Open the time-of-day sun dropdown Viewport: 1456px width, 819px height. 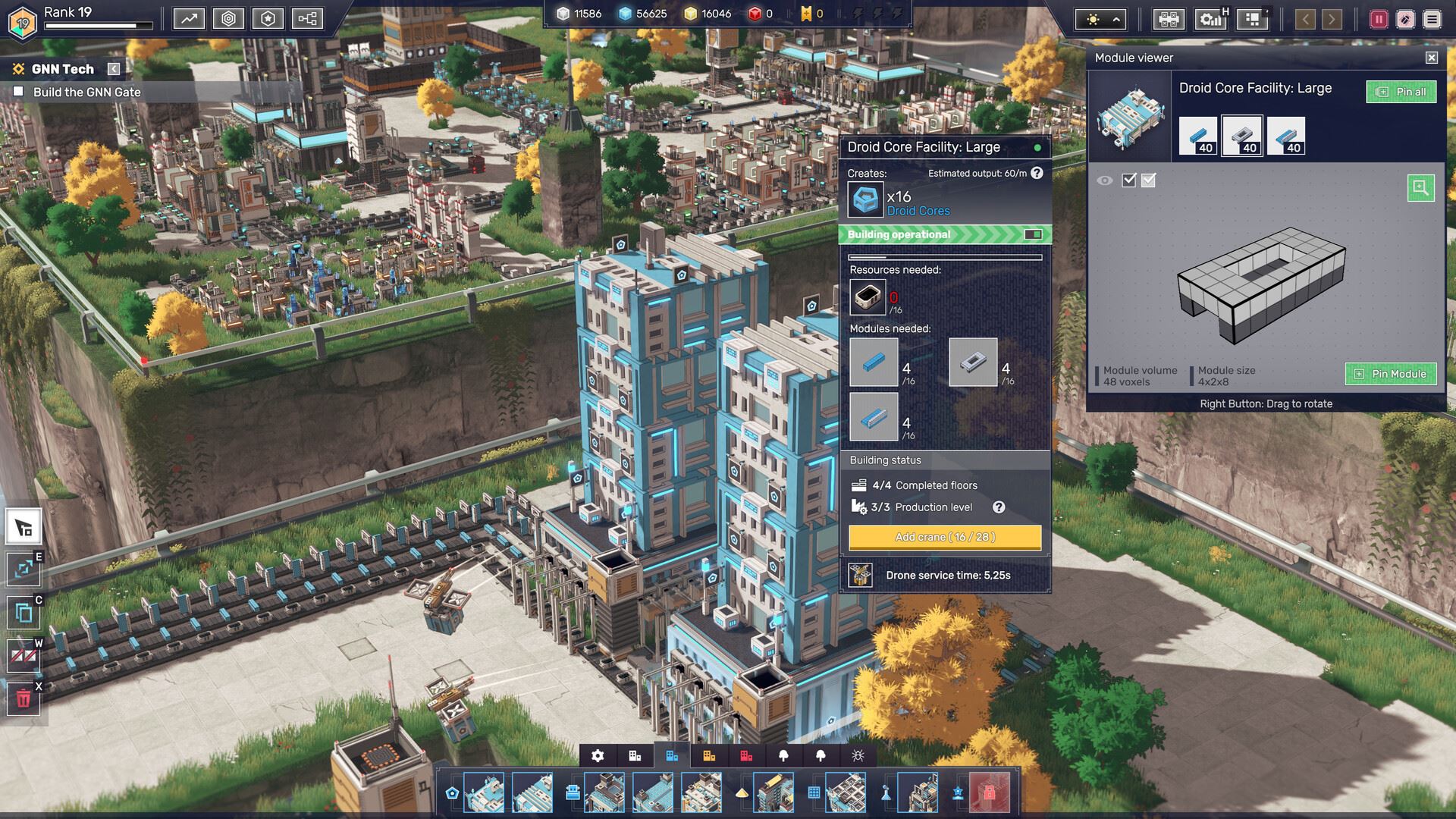[1103, 19]
